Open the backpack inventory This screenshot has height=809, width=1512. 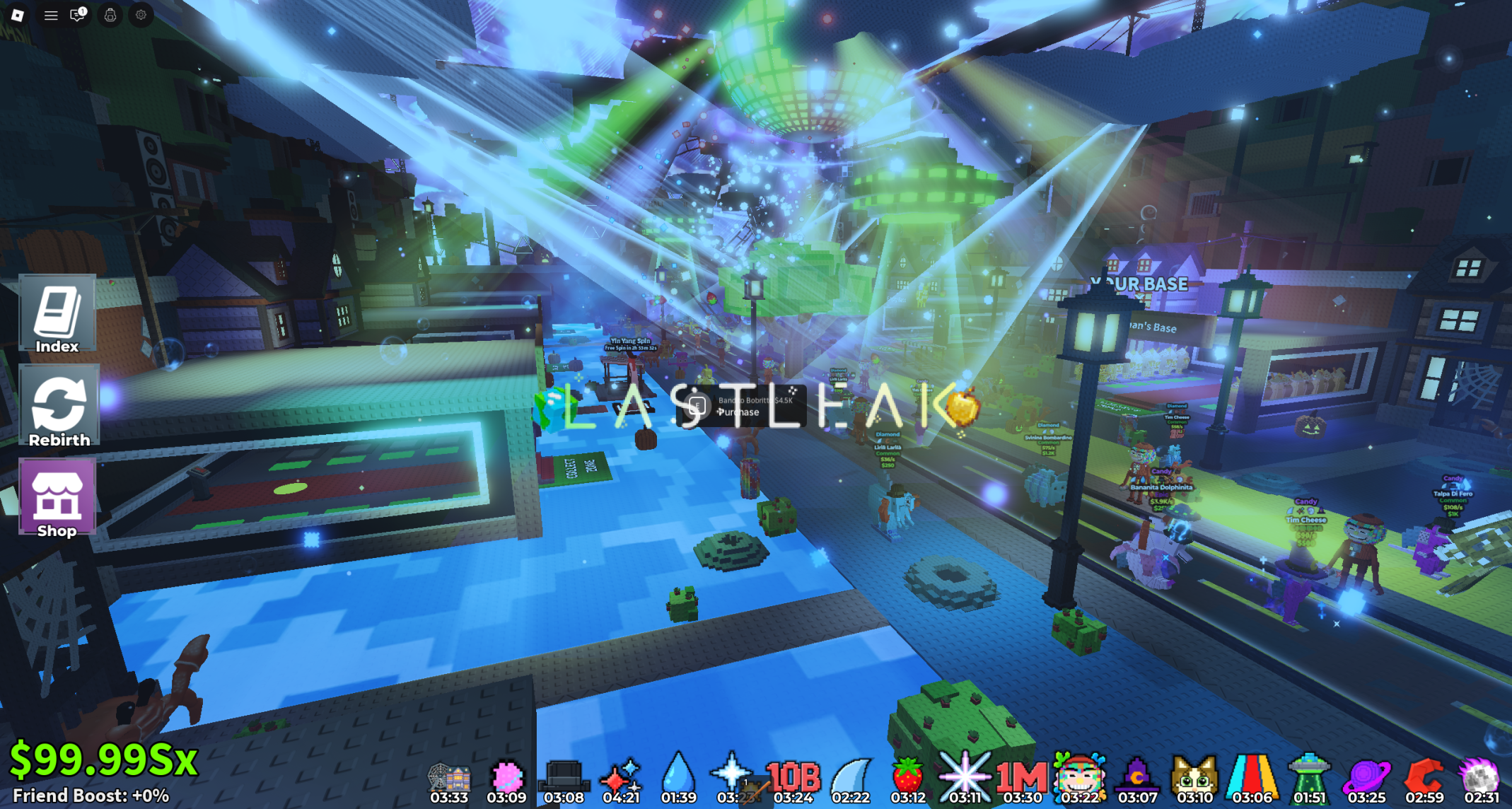(110, 15)
